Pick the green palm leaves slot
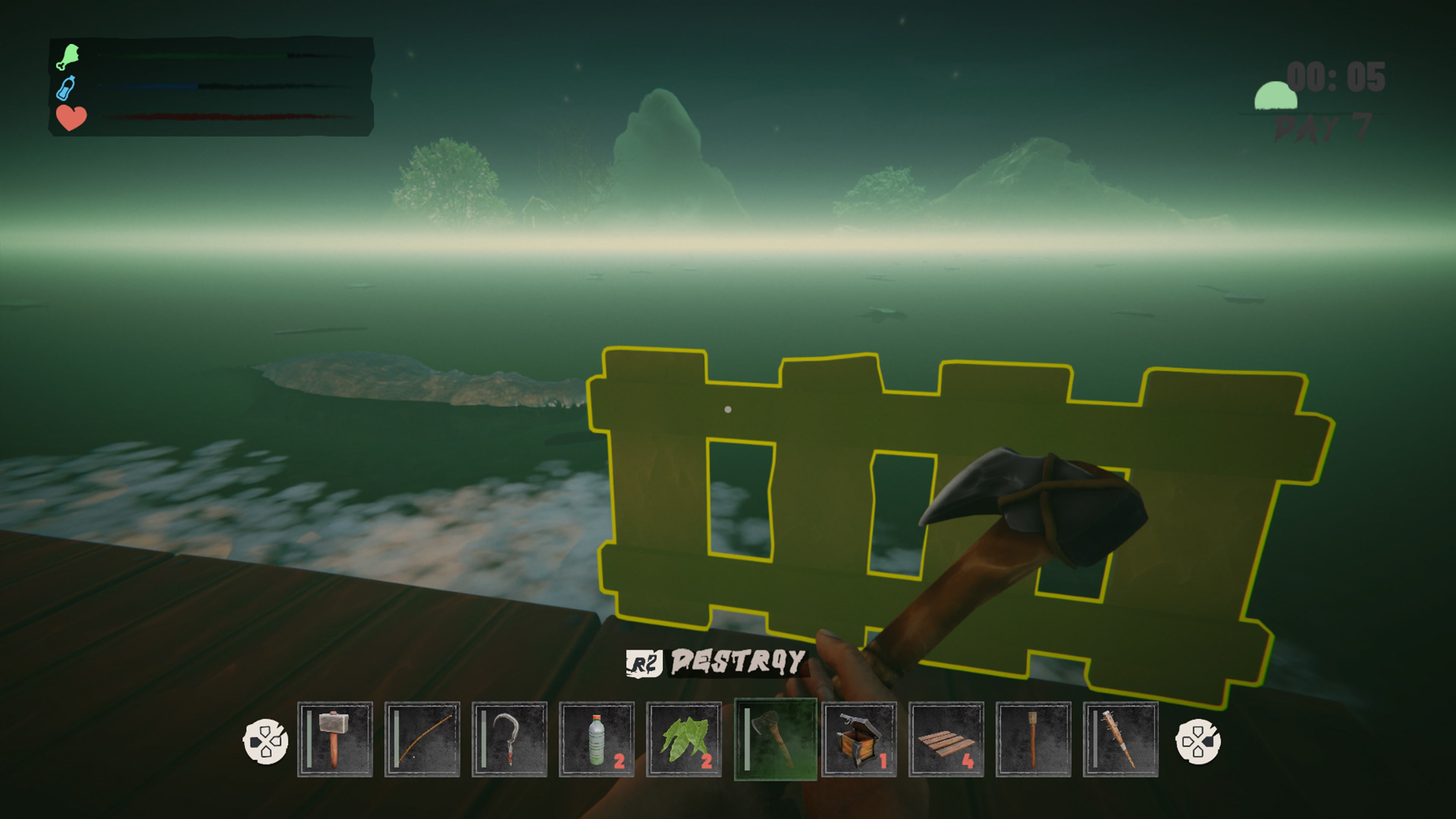Viewport: 1456px width, 819px height. pos(683,739)
